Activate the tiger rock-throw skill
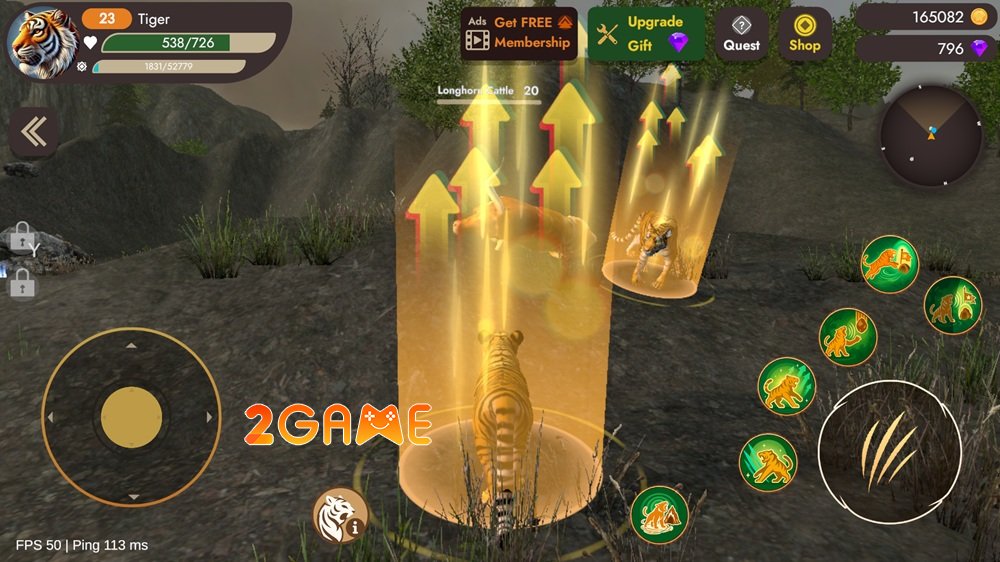The height and width of the screenshot is (562, 1000). (x=848, y=336)
